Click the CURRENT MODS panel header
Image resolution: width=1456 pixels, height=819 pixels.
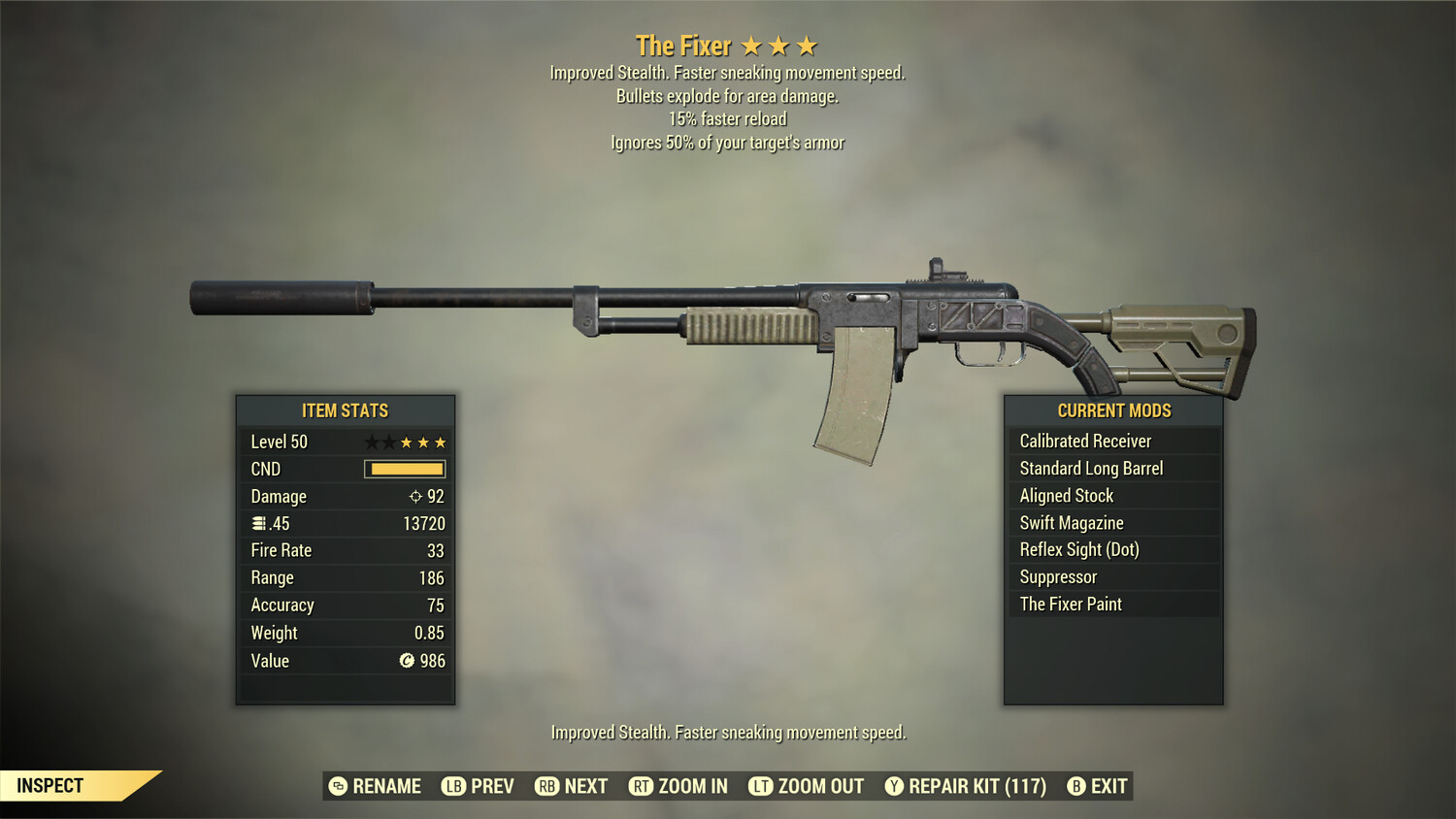coord(1113,409)
